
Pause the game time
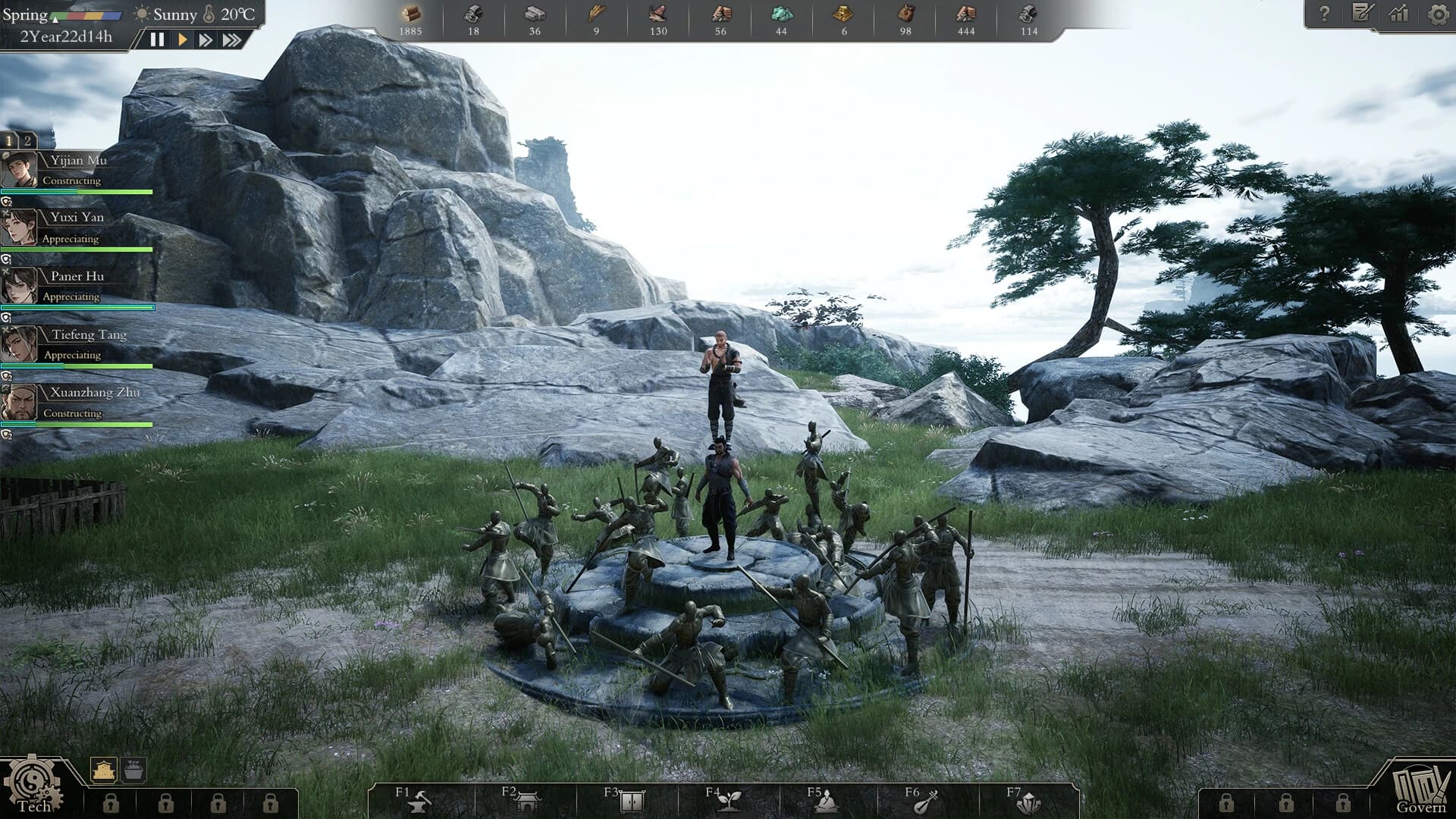click(x=158, y=40)
